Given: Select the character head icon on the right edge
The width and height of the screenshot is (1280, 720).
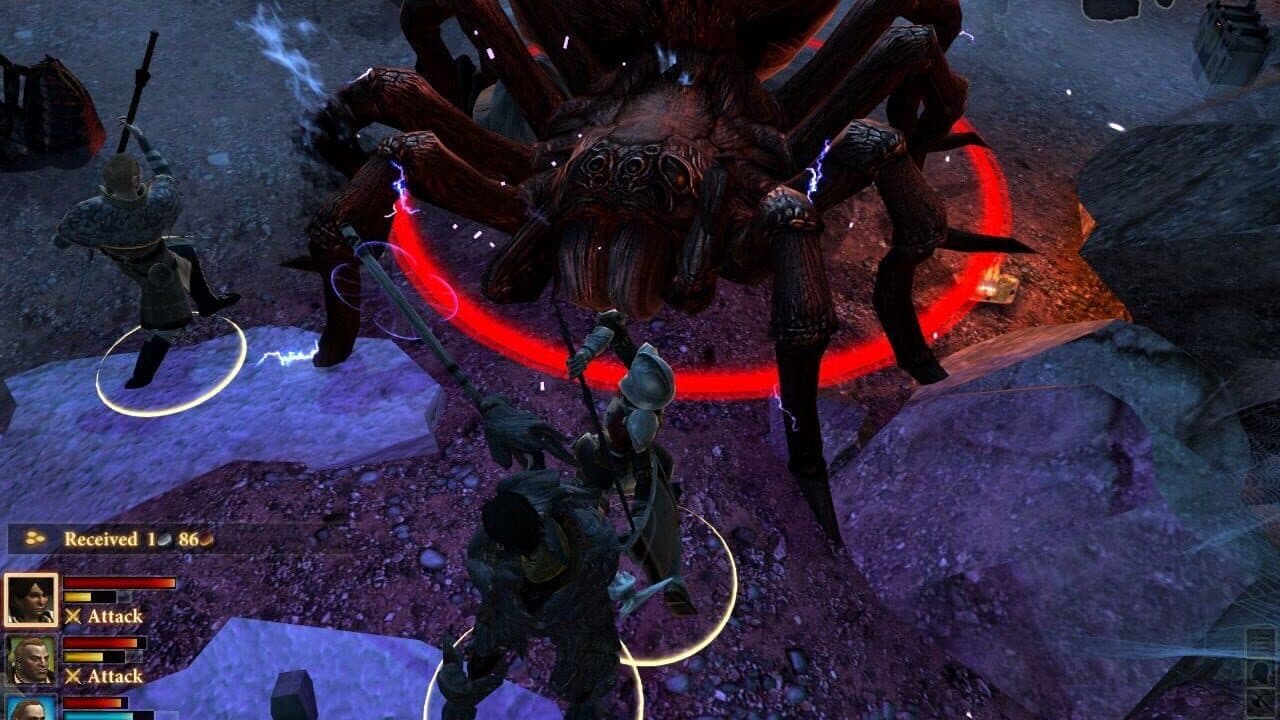Looking at the screenshot, I should 1262,674.
